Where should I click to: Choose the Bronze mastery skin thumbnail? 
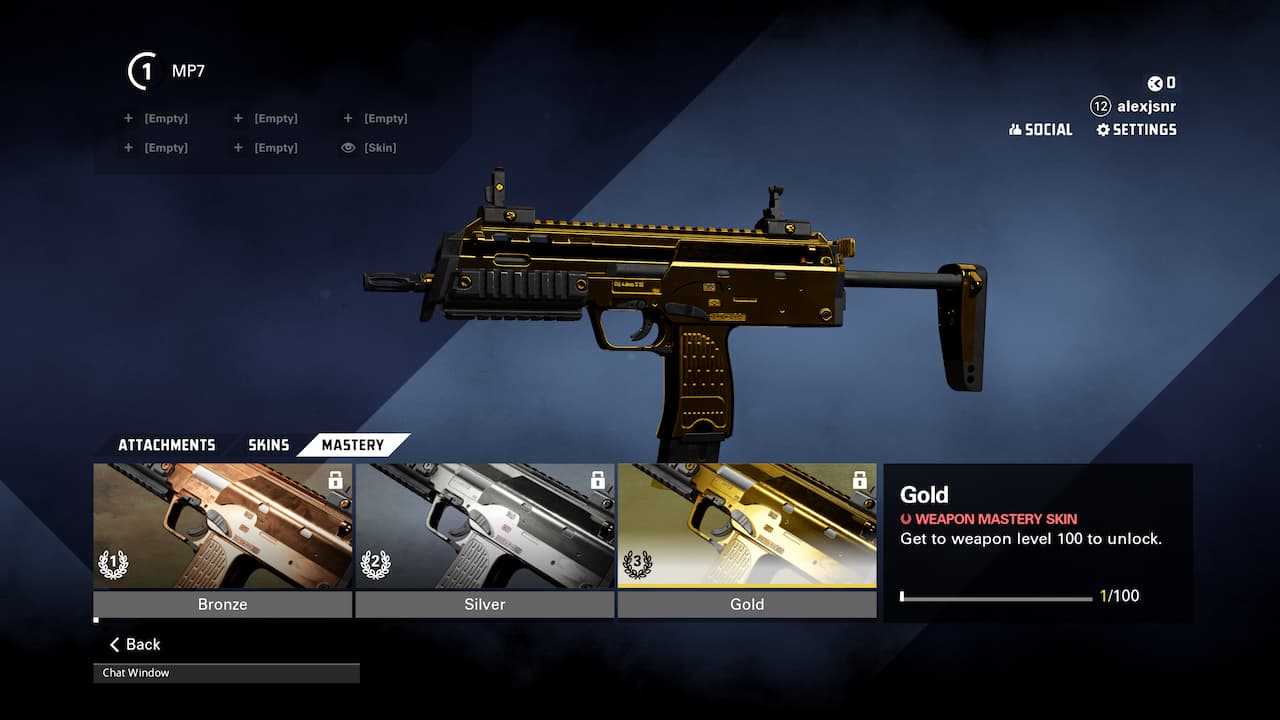tap(223, 526)
